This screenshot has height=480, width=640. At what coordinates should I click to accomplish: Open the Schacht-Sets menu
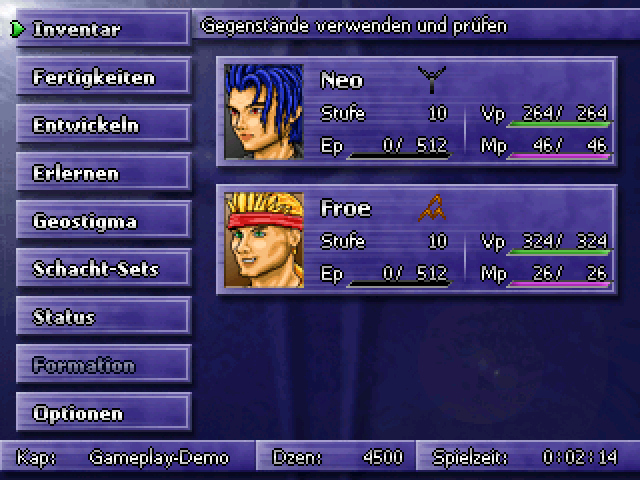coord(101,269)
